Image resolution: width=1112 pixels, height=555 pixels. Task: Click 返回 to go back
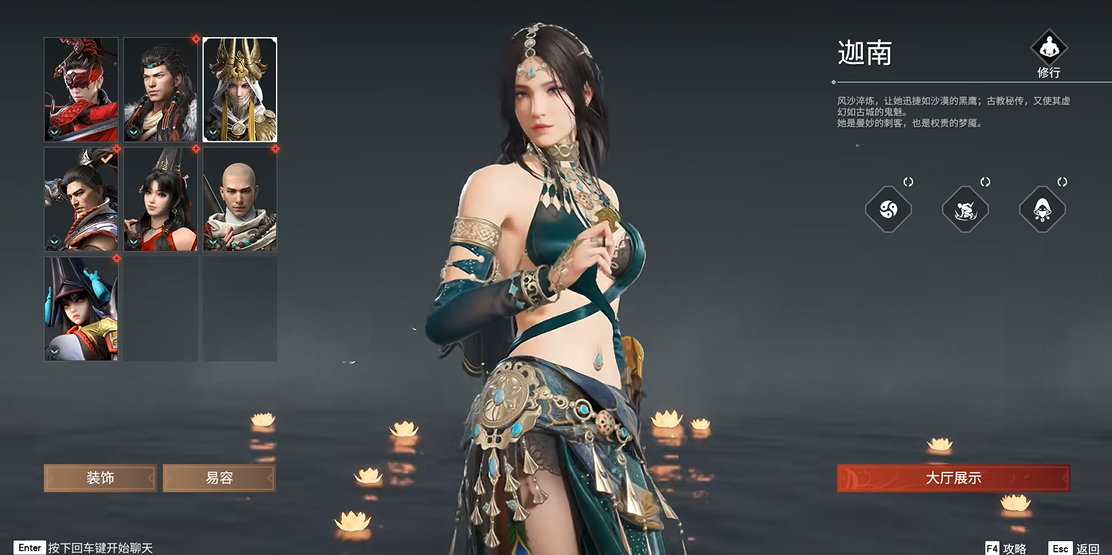pos(1077,548)
